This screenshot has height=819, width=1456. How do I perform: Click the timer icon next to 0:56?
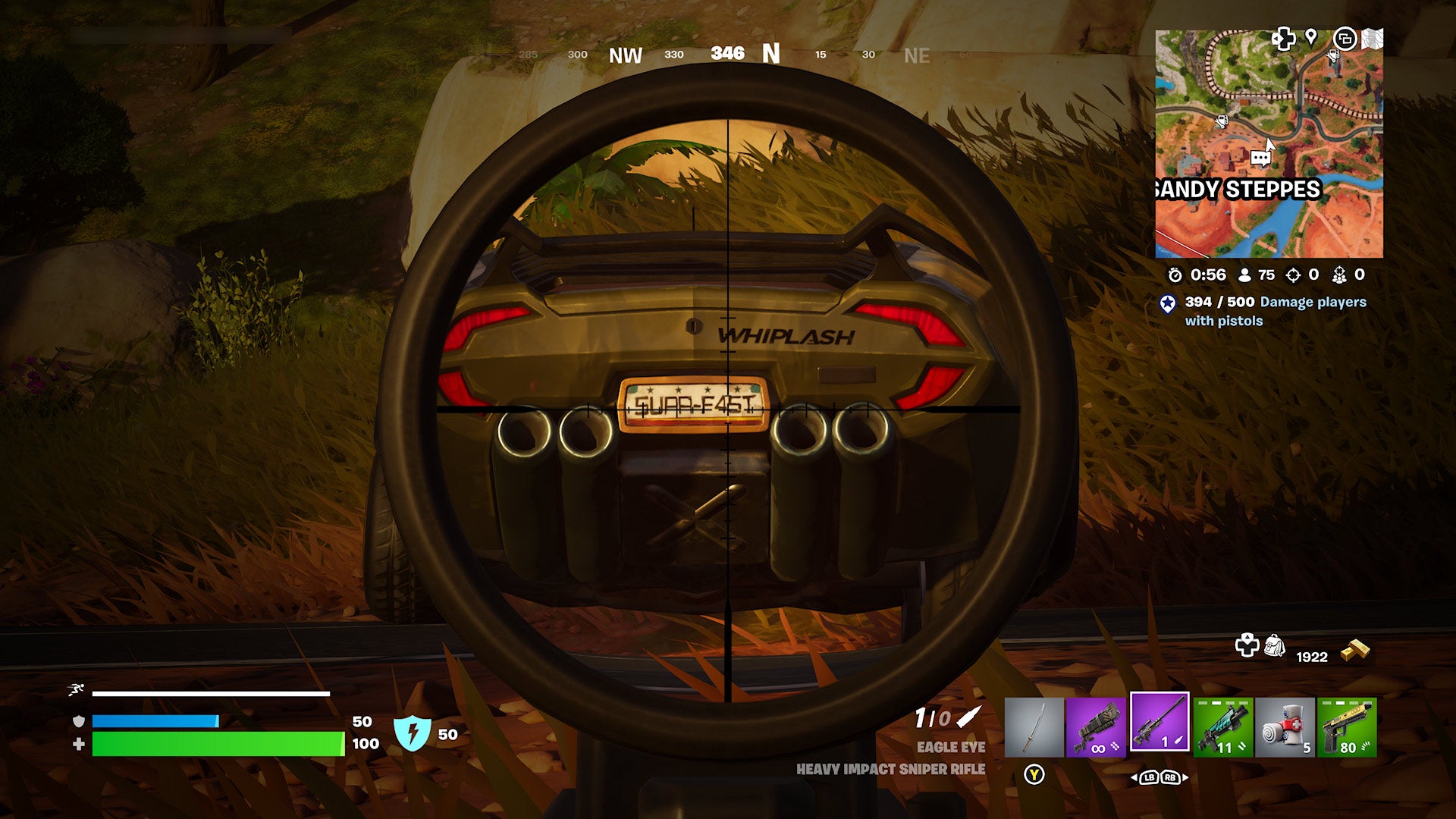pos(1175,276)
